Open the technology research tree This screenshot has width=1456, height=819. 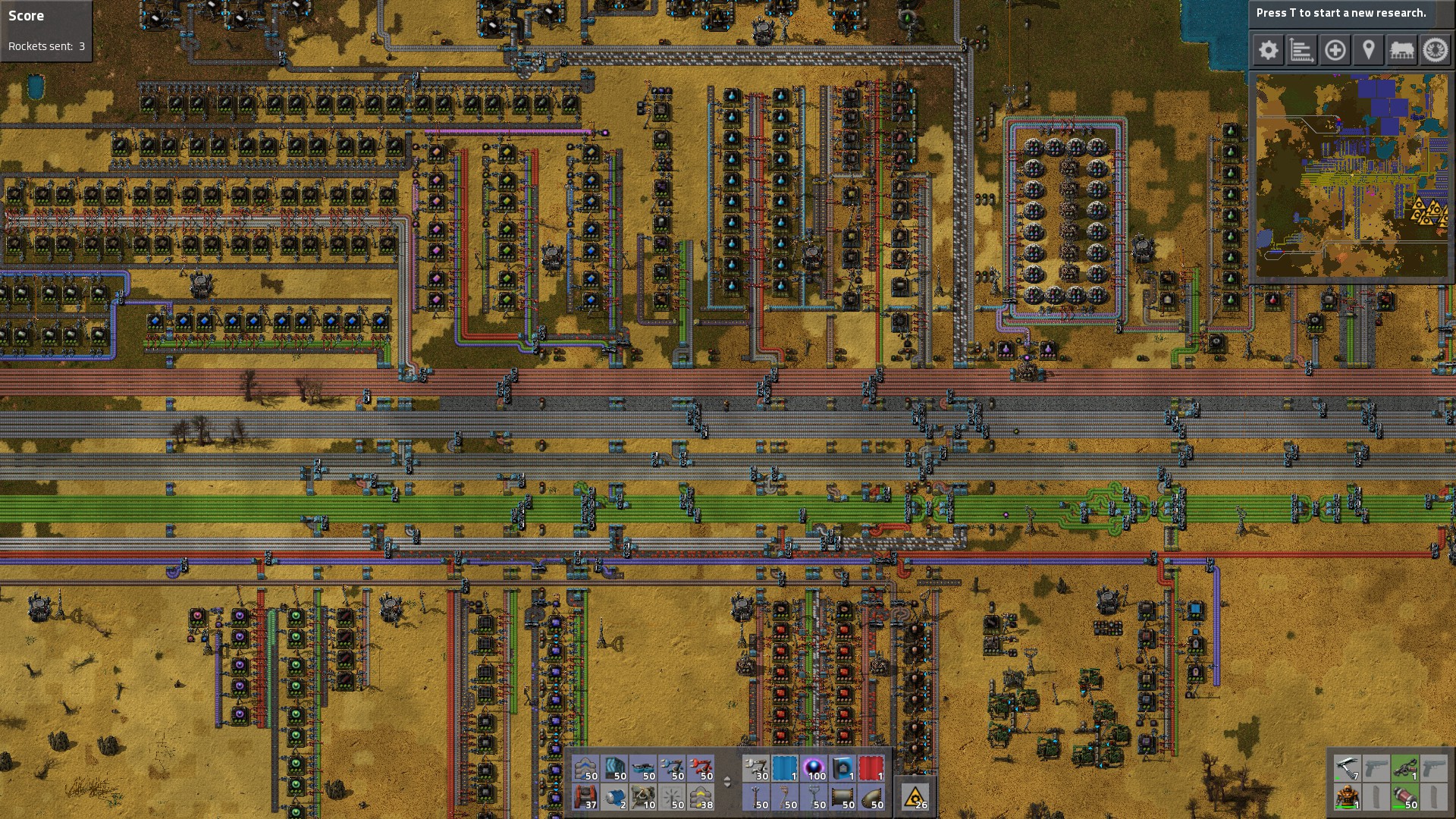tap(1435, 50)
